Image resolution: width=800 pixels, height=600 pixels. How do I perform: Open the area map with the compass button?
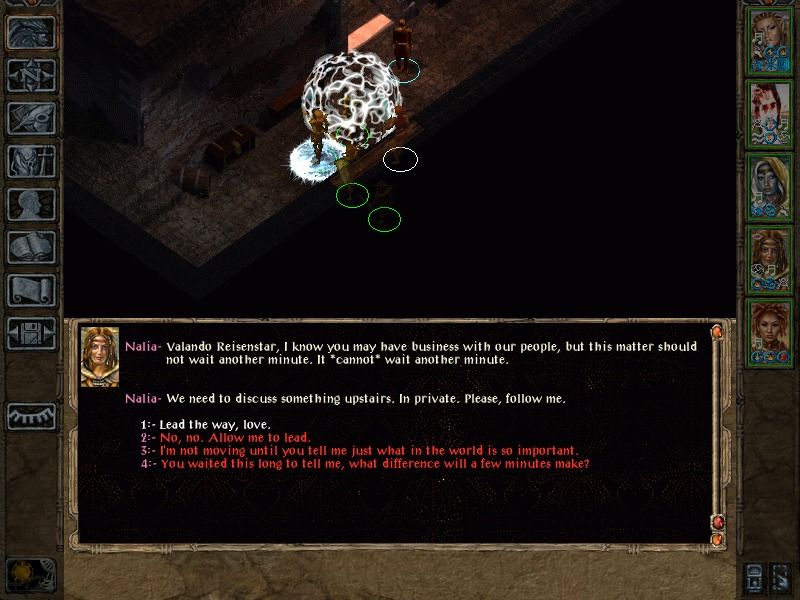tap(31, 75)
